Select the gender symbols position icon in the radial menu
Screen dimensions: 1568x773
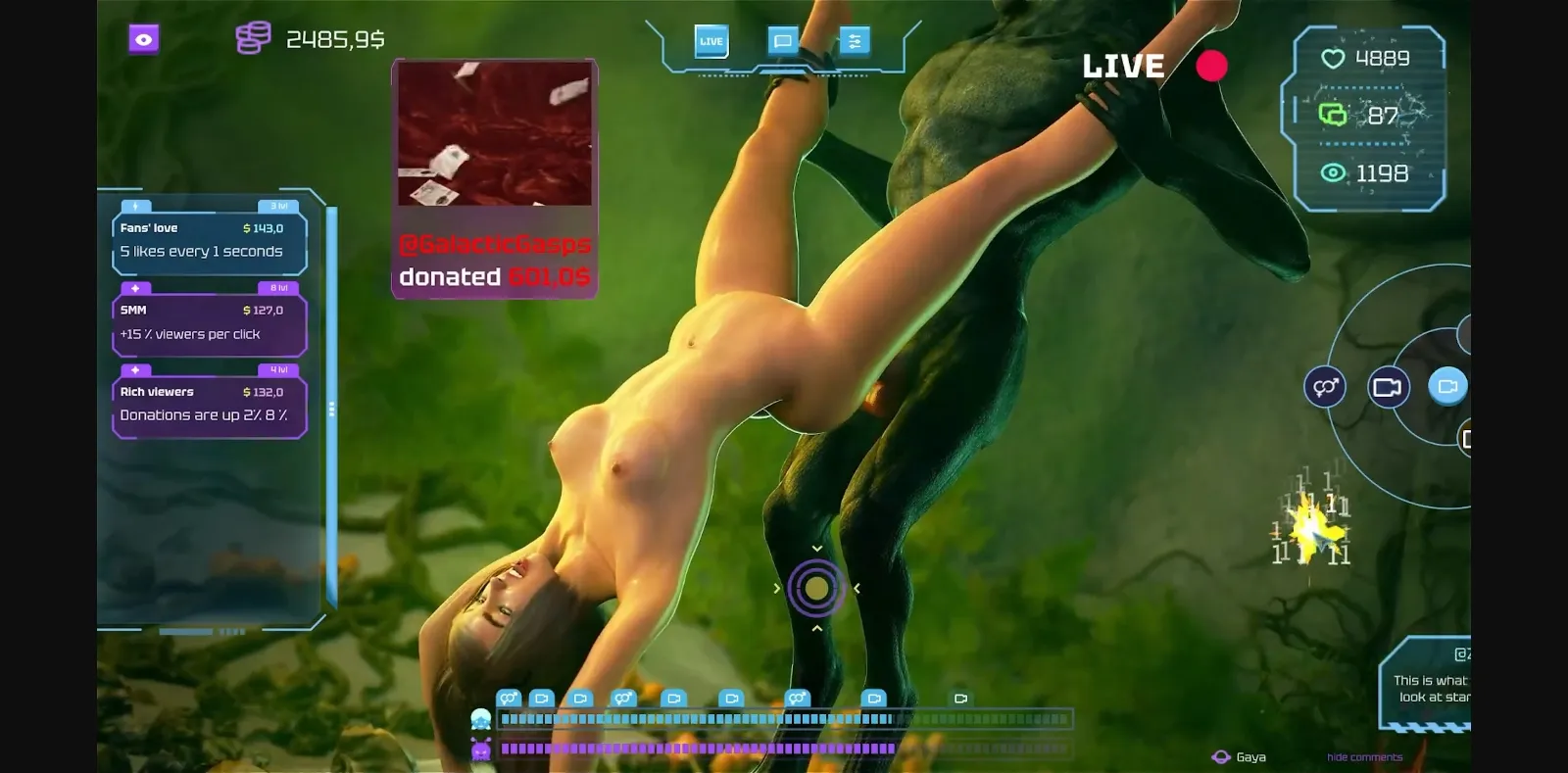(x=1325, y=387)
